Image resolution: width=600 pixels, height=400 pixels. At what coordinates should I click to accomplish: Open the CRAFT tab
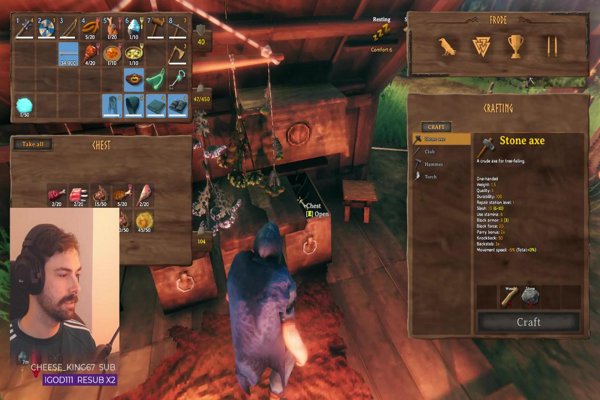(x=436, y=127)
